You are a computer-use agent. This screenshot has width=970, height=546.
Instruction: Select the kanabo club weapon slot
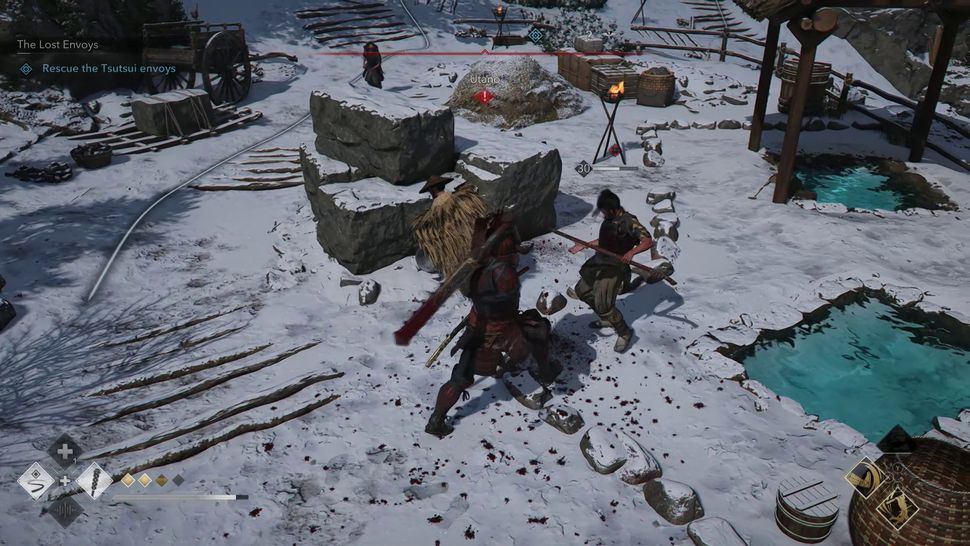pyautogui.click(x=94, y=481)
